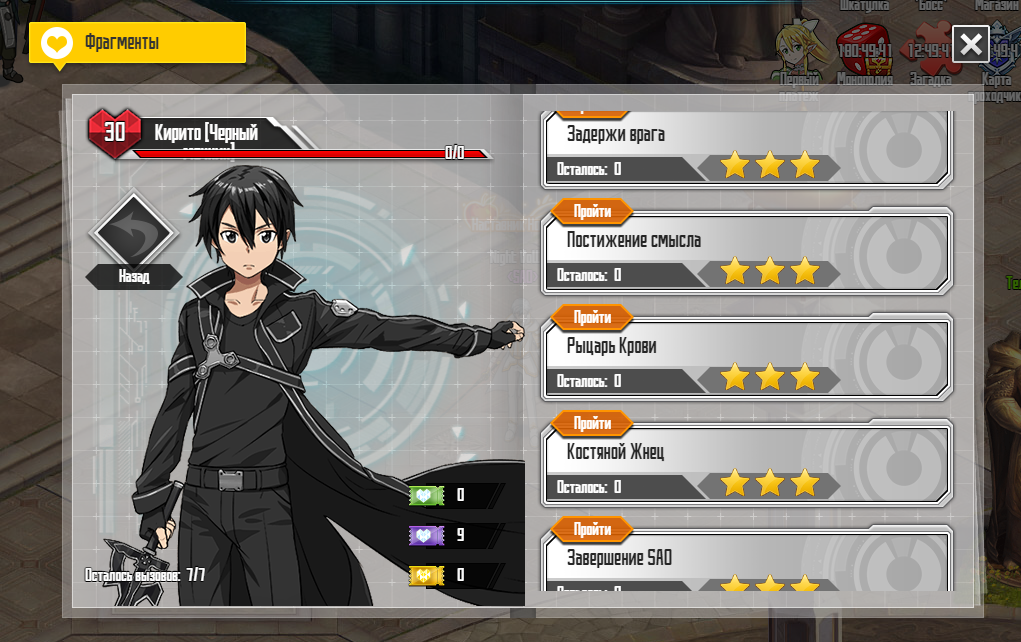Select the purple fragment ticket icon
Image resolution: width=1021 pixels, height=642 pixels.
427,535
